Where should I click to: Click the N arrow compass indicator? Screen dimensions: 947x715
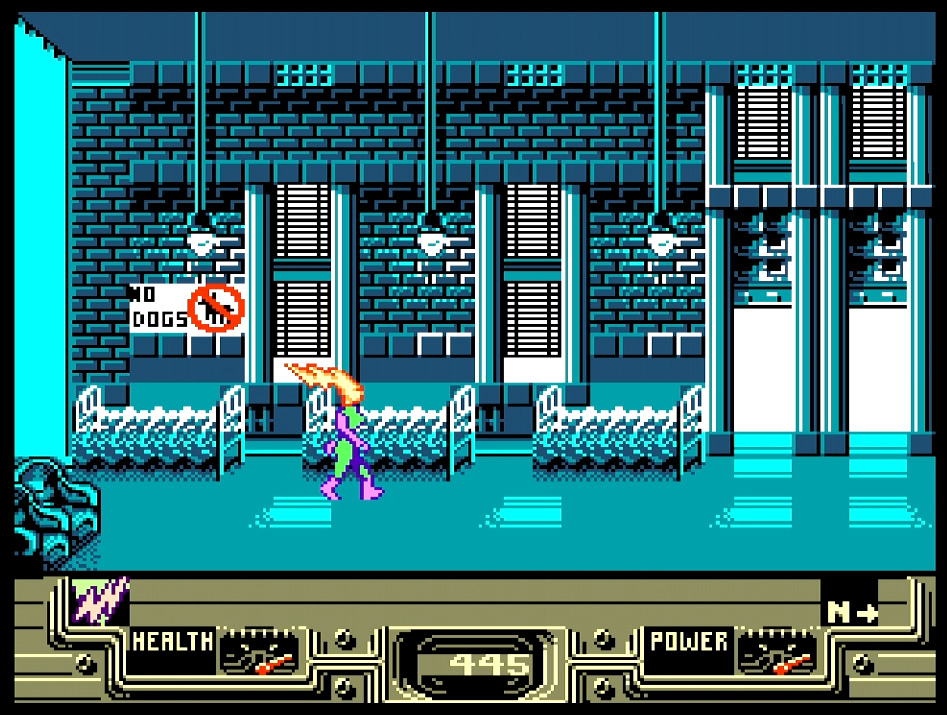[851, 612]
